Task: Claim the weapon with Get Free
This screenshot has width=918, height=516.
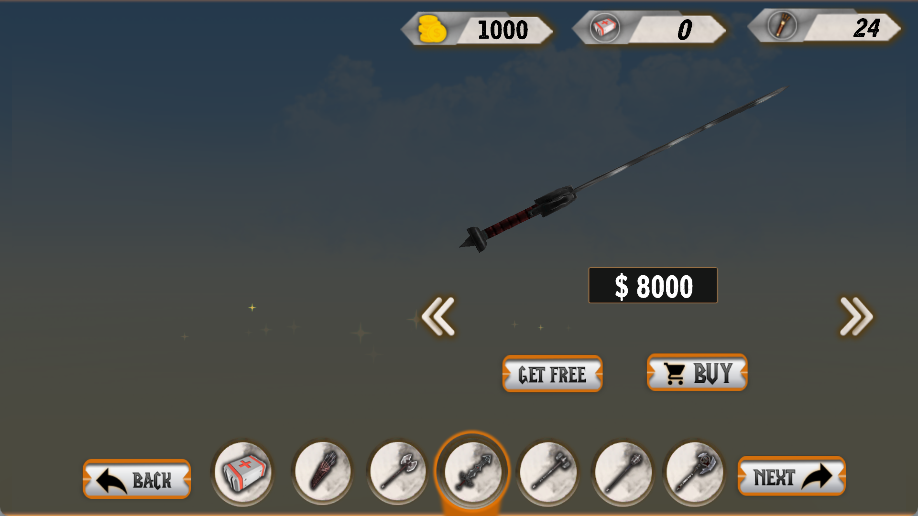Action: (x=552, y=374)
